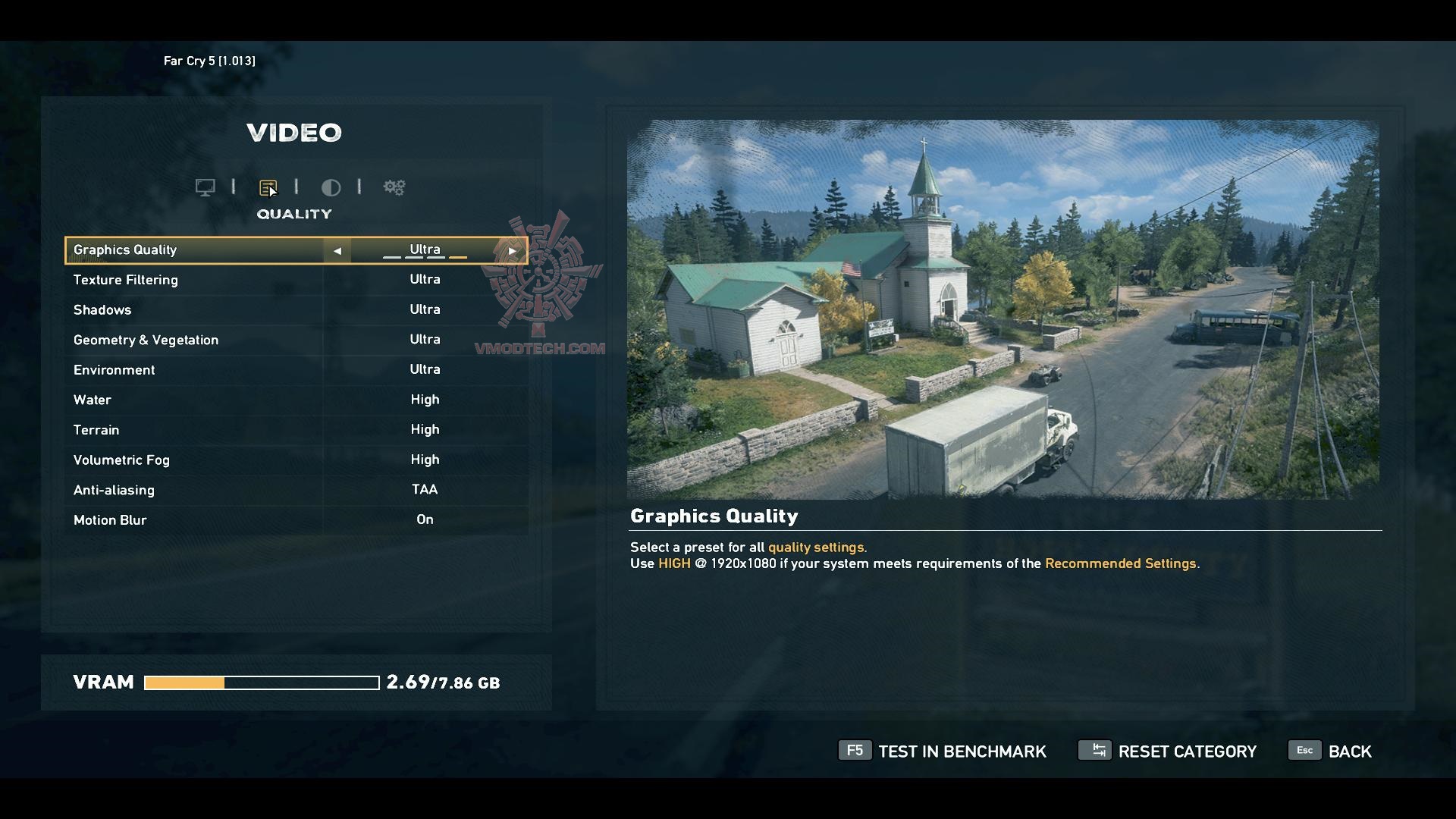
Task: Select the Quality tab icon
Action: pyautogui.click(x=268, y=187)
